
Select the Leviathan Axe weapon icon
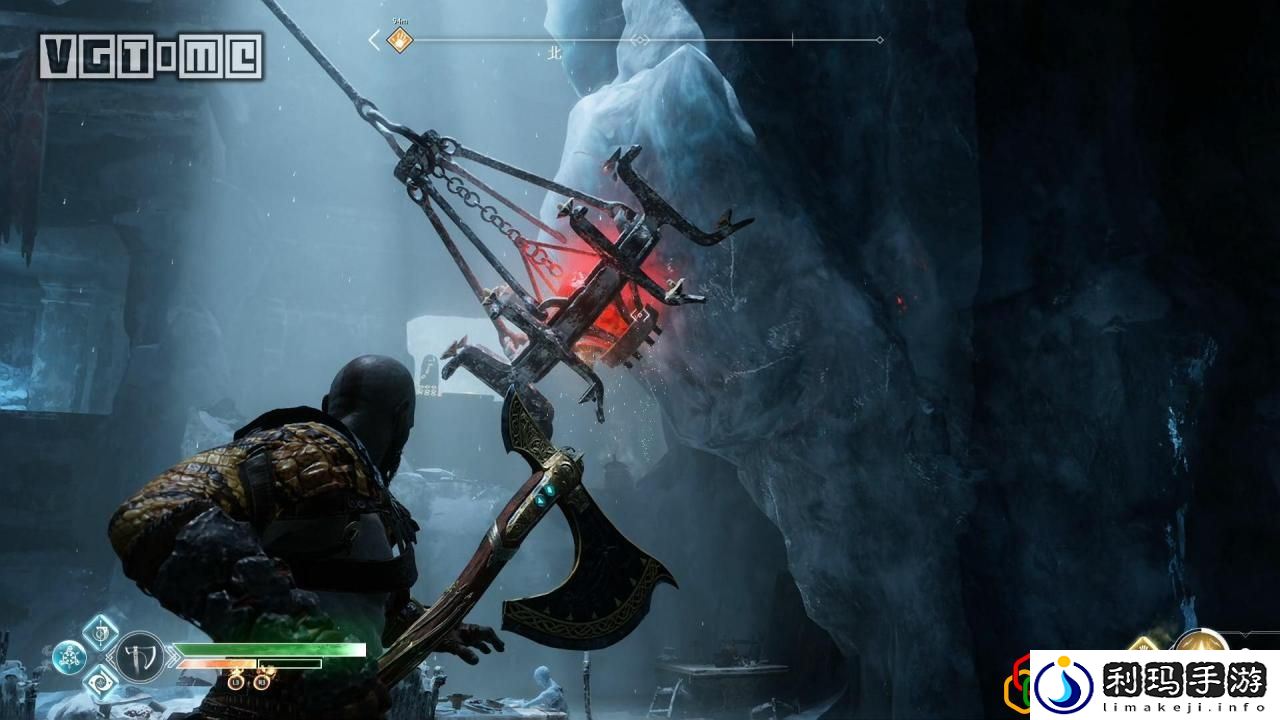138,656
